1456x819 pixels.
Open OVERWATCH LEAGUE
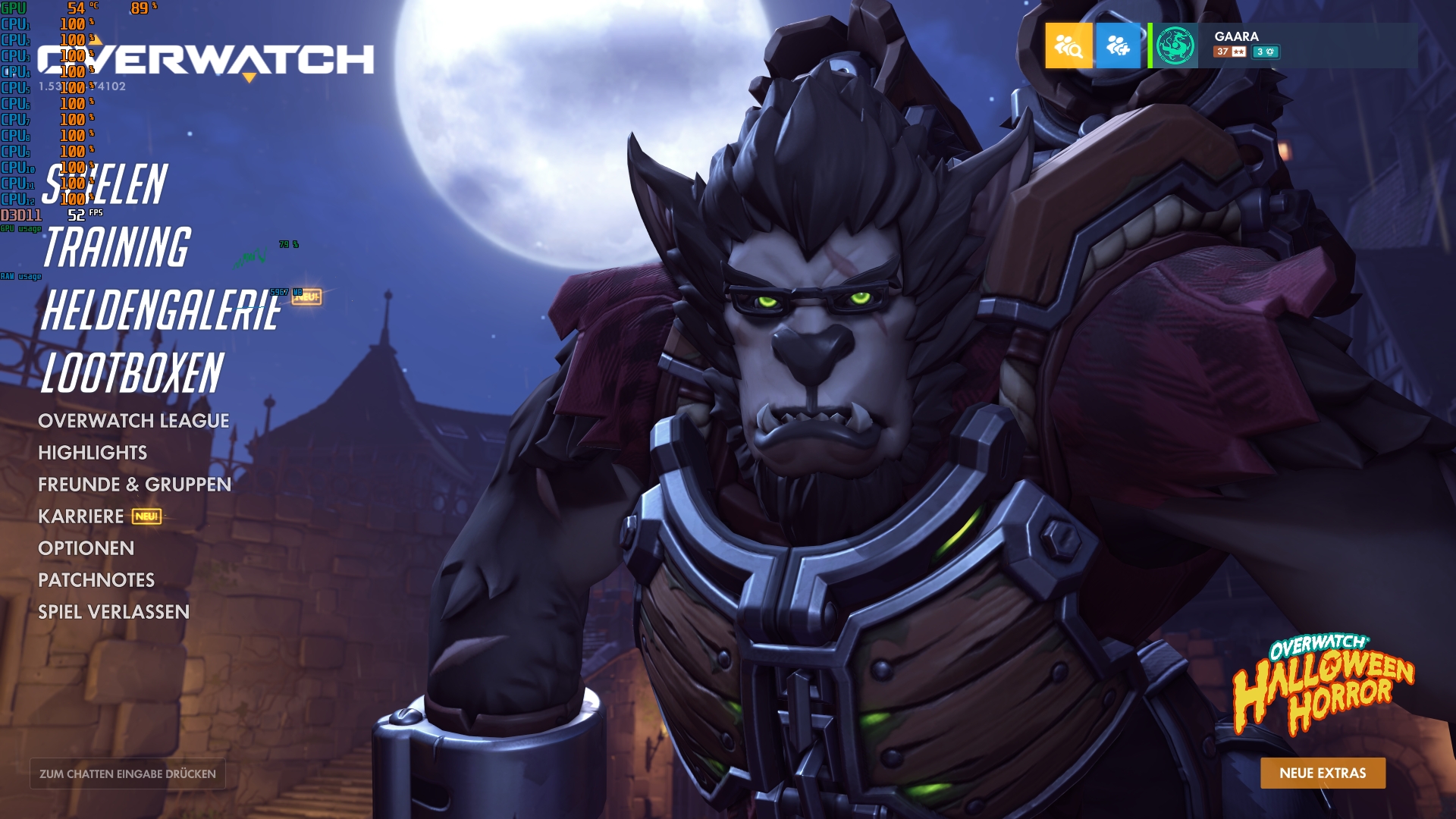pos(135,419)
